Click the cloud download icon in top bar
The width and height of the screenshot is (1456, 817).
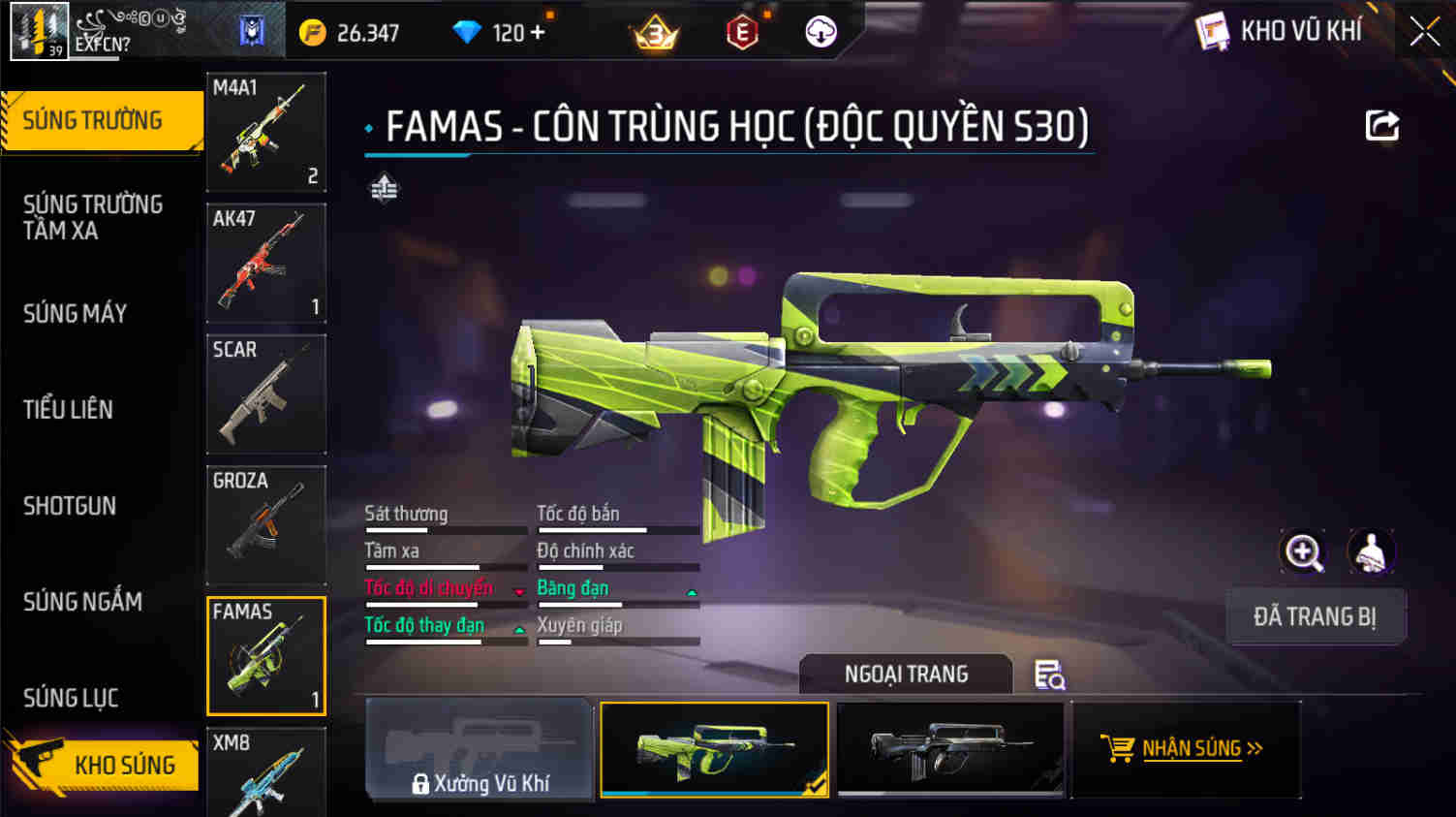[821, 30]
